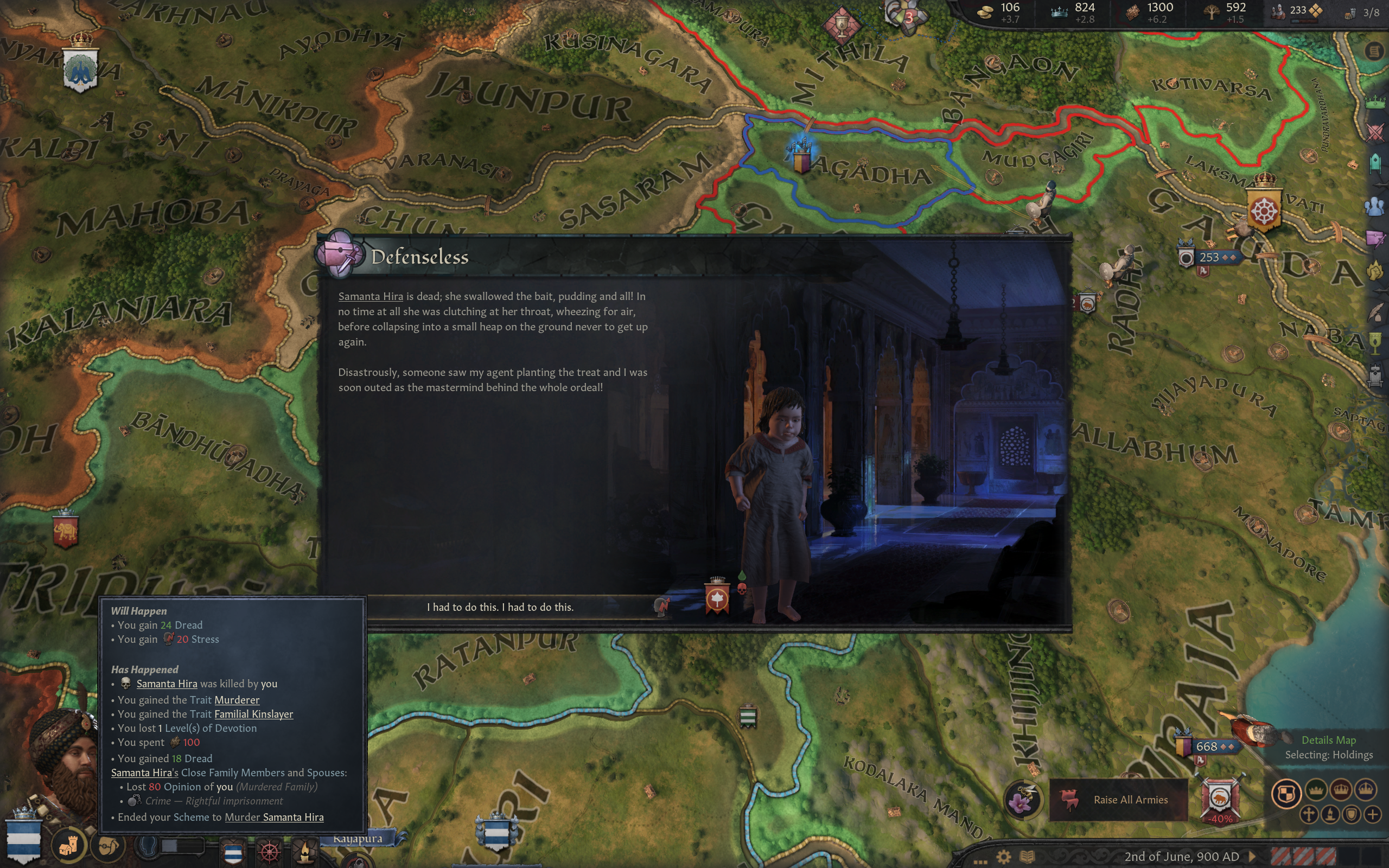Choose "I had to do this" event option

coord(499,607)
